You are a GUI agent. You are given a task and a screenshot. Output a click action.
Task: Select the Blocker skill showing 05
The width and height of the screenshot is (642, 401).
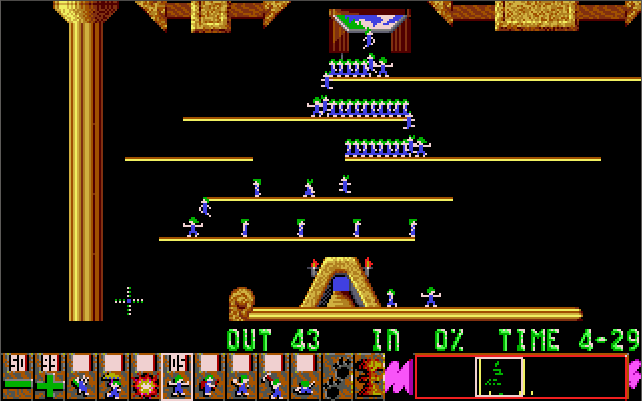point(177,376)
